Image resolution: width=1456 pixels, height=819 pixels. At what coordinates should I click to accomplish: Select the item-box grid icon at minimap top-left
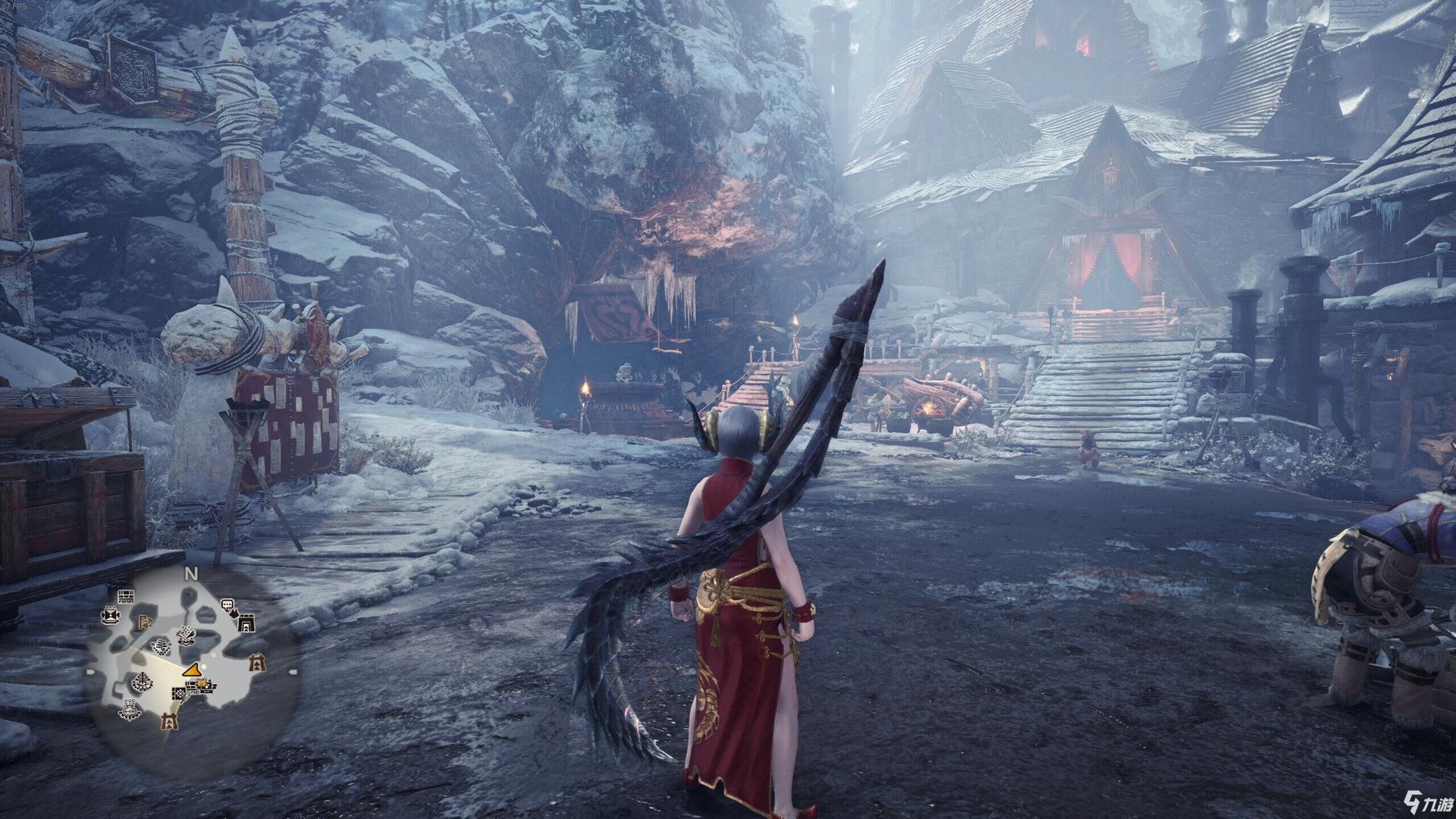coord(127,597)
